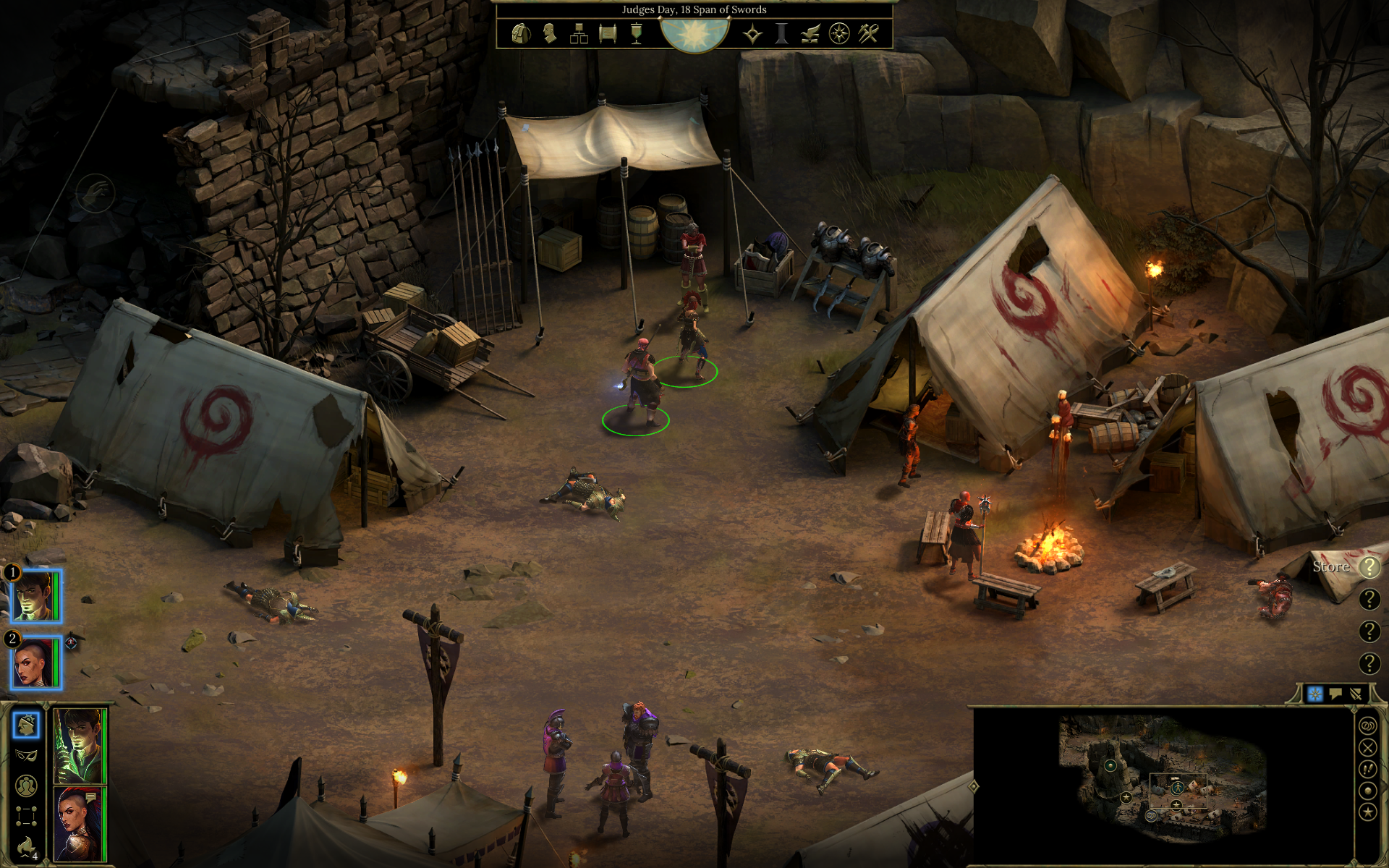The width and height of the screenshot is (1389, 868).
Task: Click the sun time-of-day dial
Action: 694,34
